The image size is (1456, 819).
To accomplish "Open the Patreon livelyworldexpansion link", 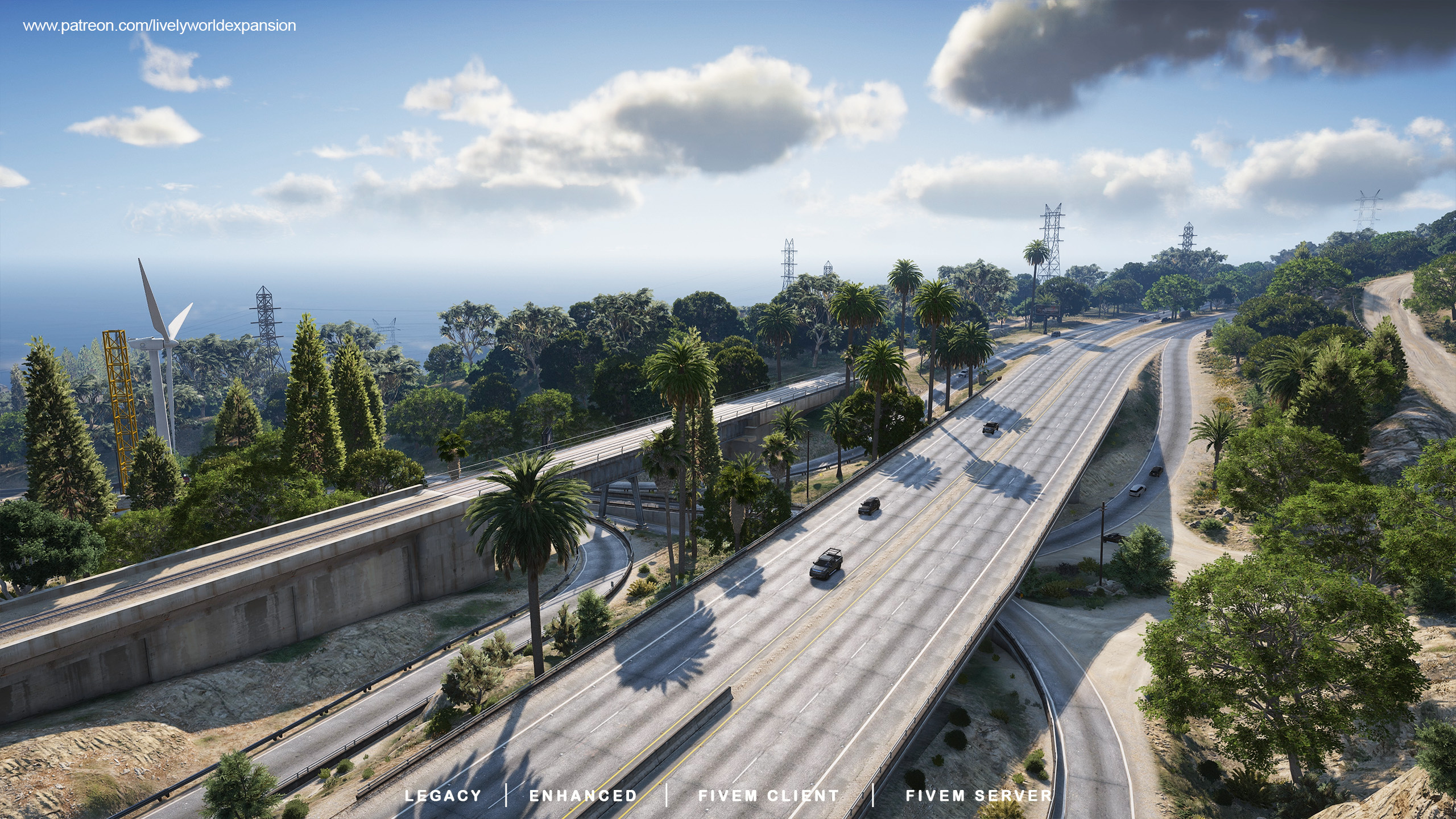I will pos(159,26).
